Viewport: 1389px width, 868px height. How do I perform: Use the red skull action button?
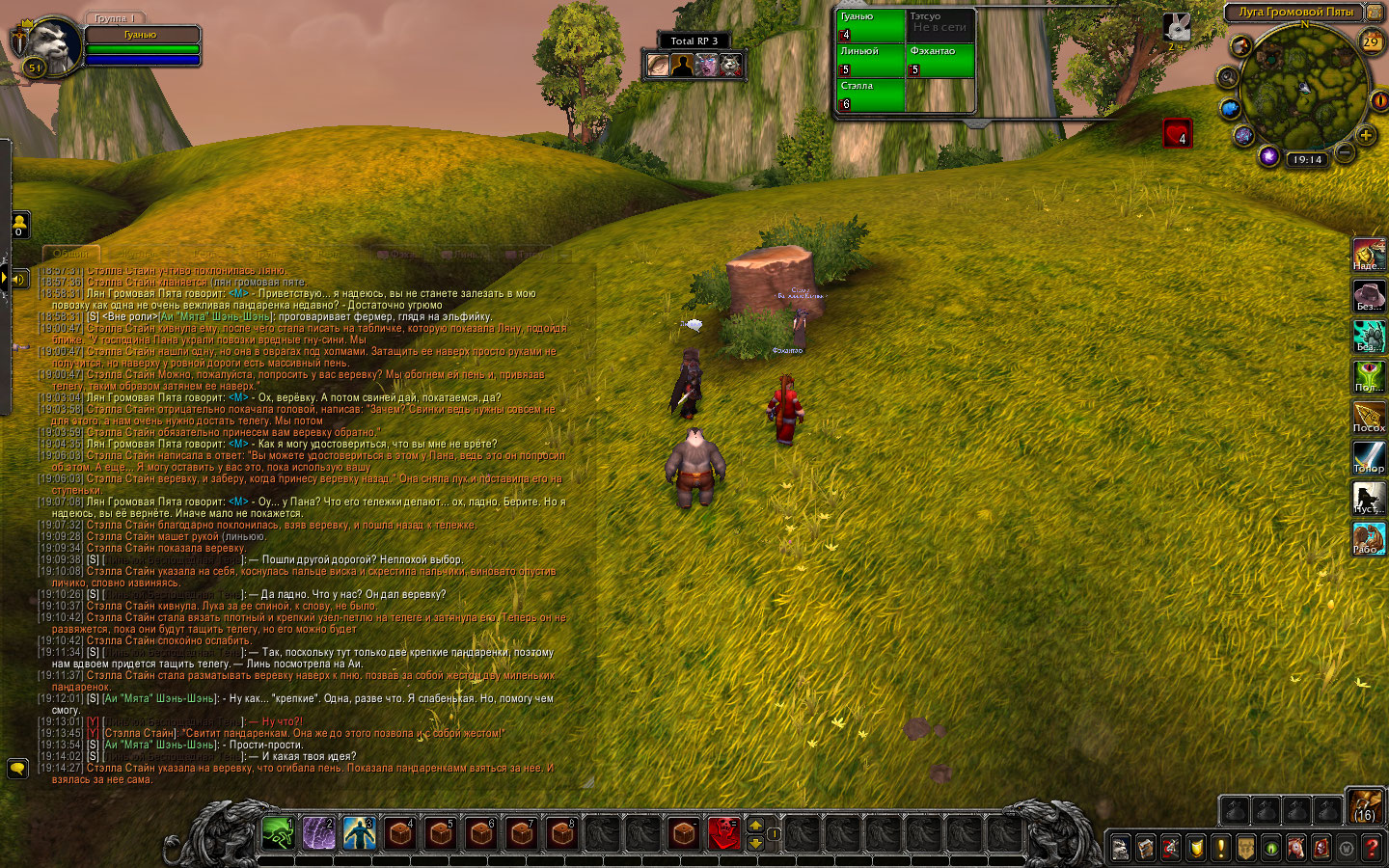click(x=724, y=832)
